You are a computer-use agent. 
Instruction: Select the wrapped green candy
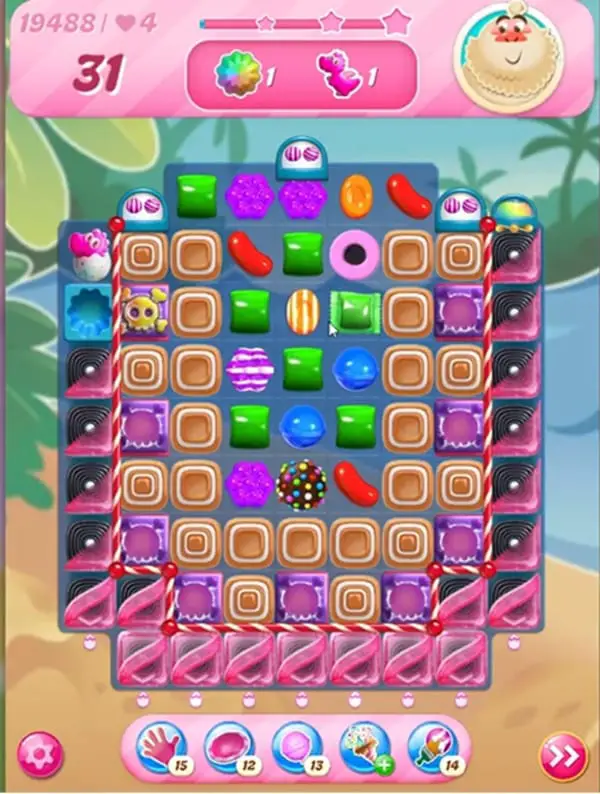[x=355, y=311]
